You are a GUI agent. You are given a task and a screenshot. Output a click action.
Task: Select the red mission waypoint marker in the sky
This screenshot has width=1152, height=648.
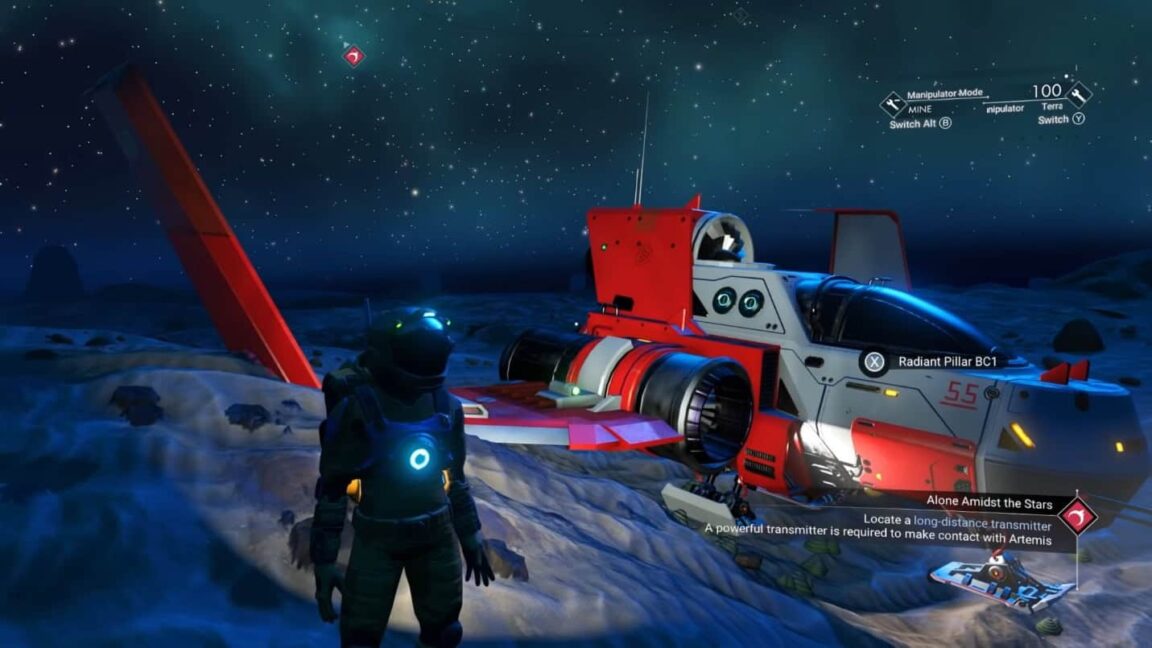pyautogui.click(x=353, y=56)
